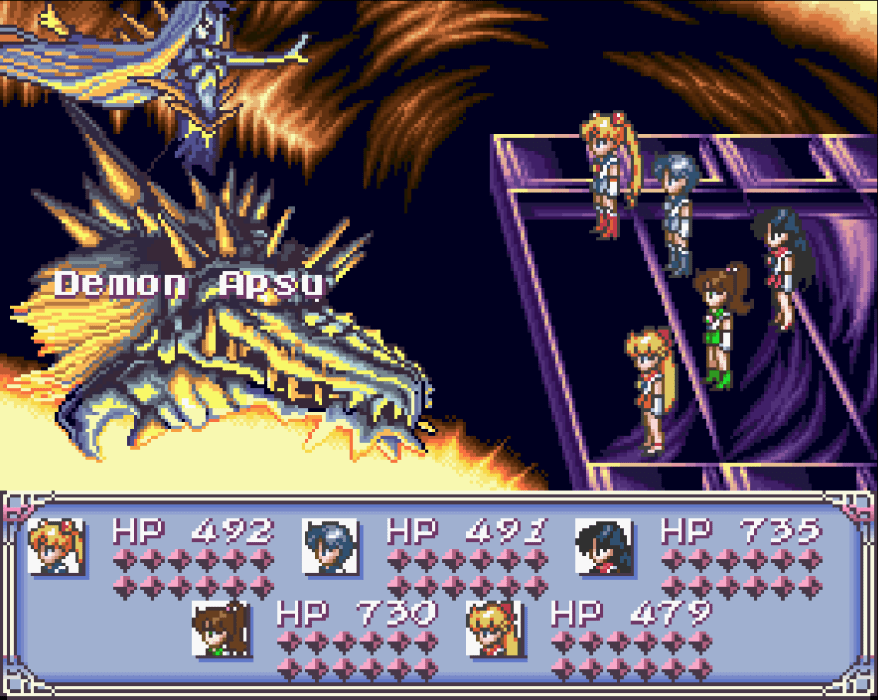
Task: Click the black-haired Sailor Mars portrait
Action: 604,546
